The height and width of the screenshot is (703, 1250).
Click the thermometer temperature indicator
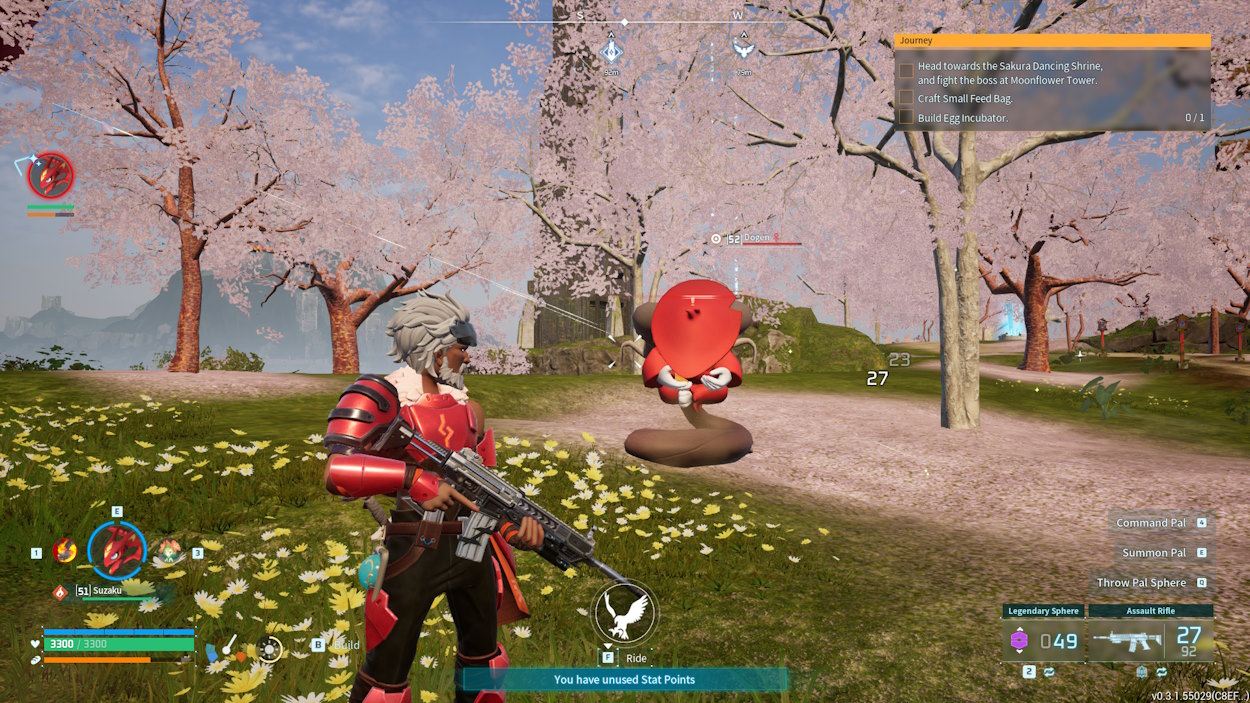point(230,647)
